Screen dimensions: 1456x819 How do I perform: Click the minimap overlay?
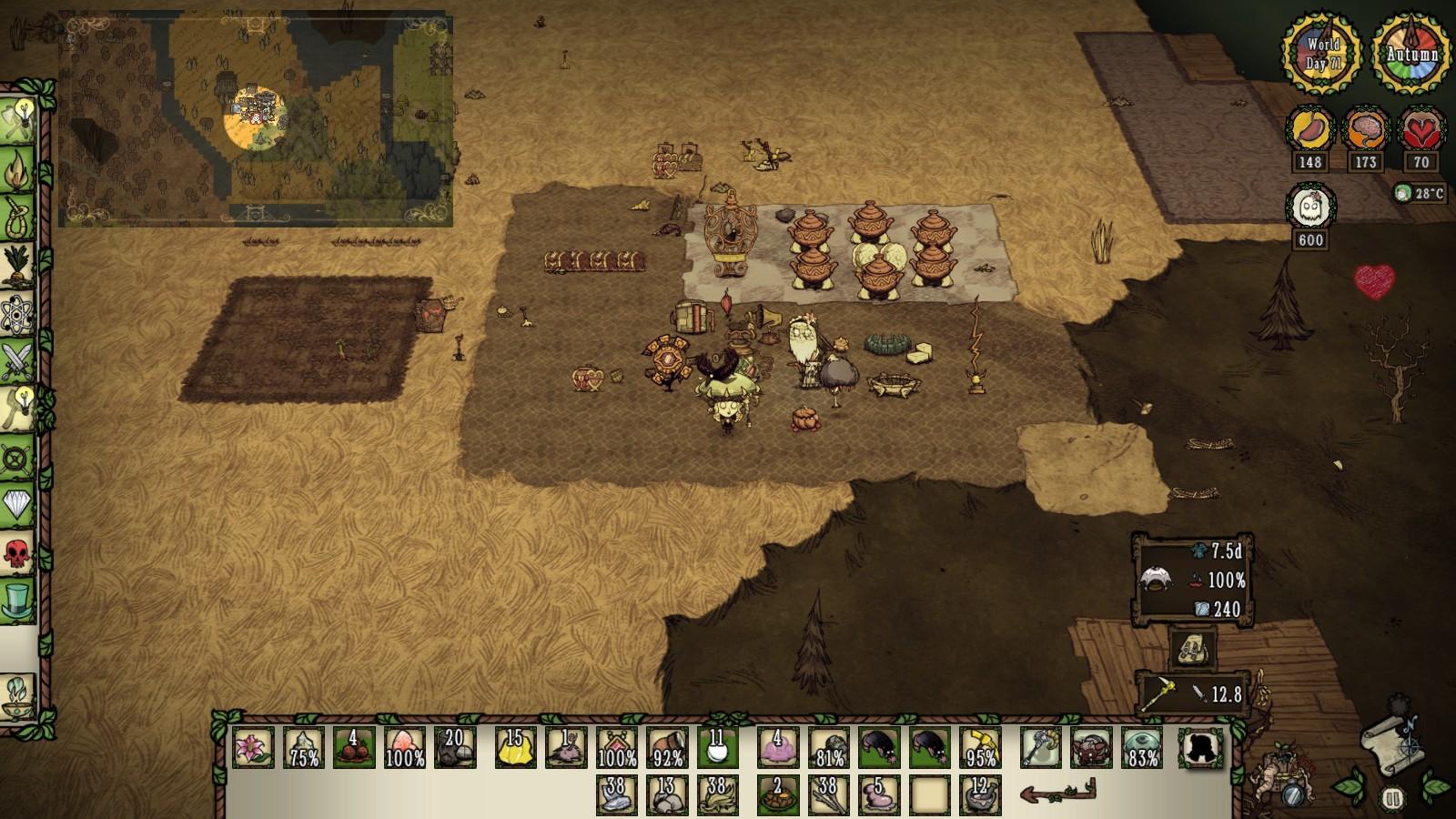tap(256, 119)
